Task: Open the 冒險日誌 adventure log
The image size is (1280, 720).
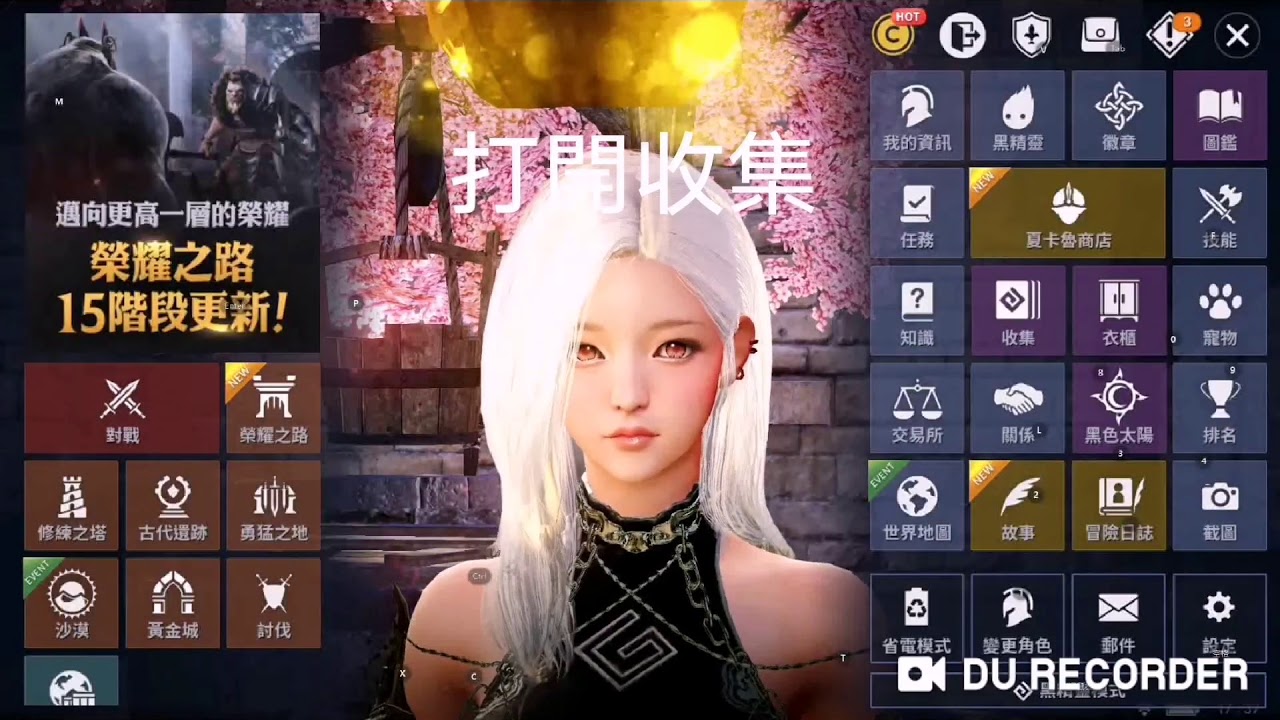Action: (1118, 505)
